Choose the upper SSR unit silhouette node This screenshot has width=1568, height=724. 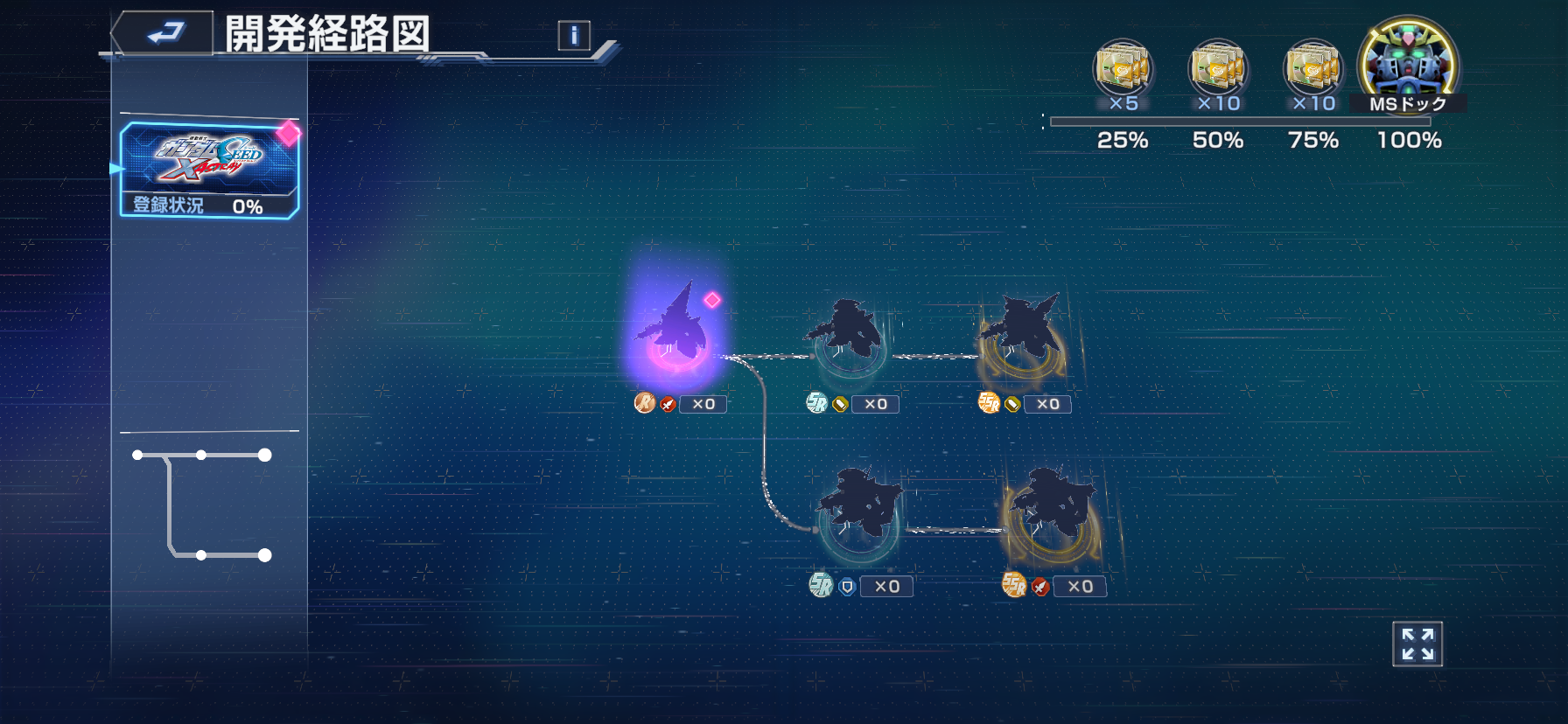click(1021, 333)
